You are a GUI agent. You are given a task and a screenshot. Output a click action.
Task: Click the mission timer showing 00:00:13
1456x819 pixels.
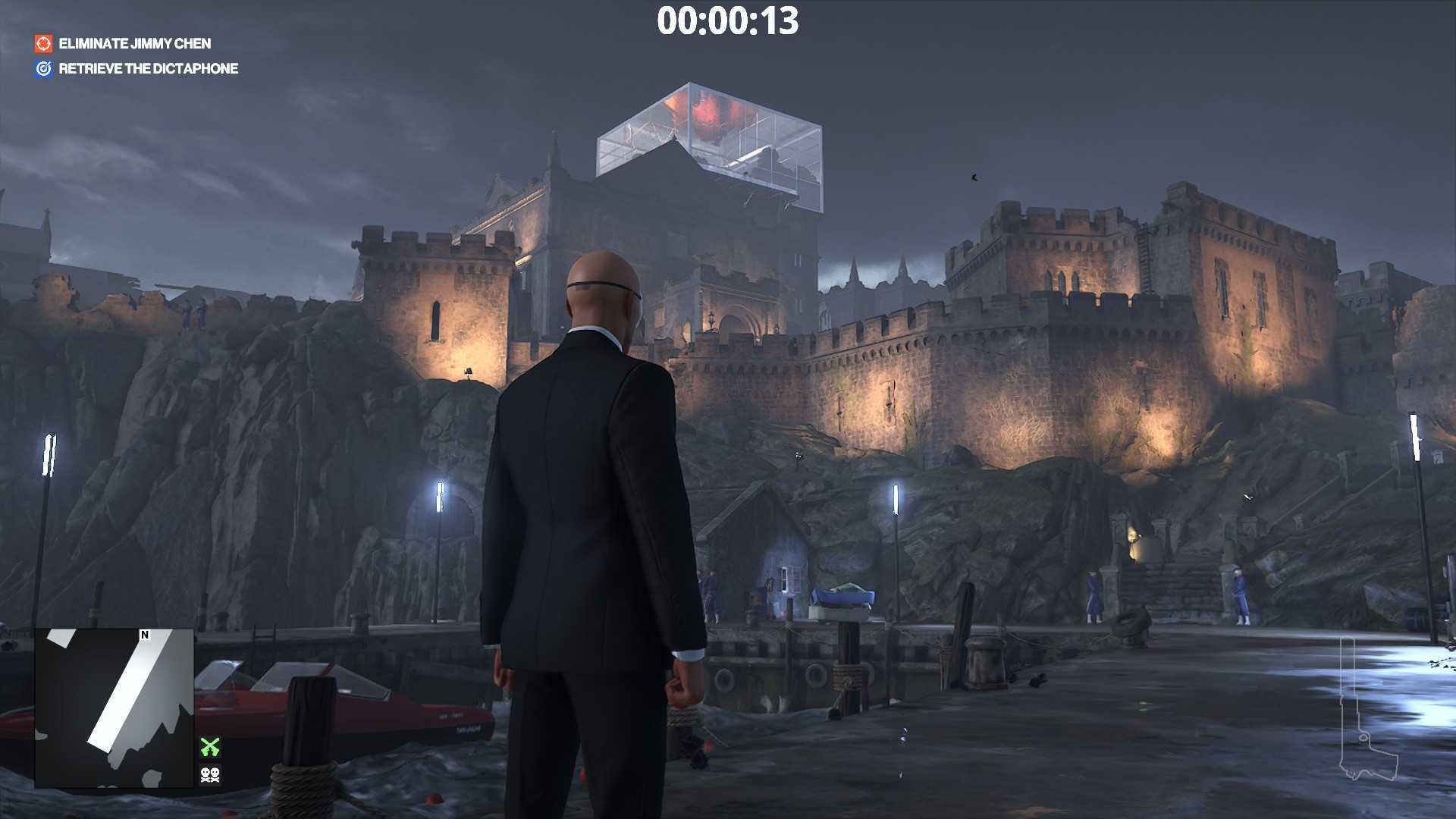click(x=728, y=23)
